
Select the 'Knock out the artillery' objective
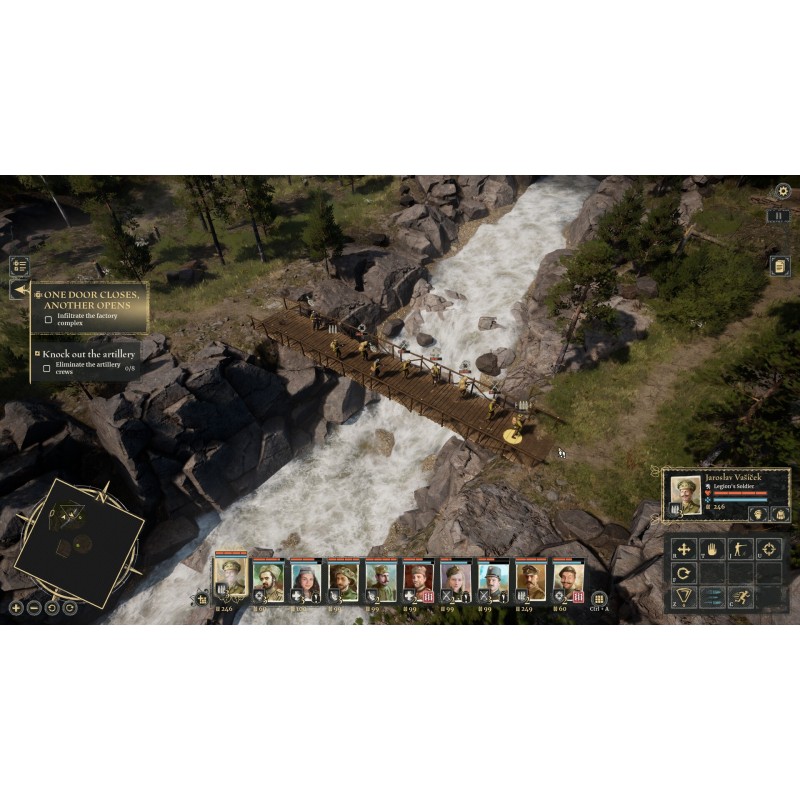89,353
